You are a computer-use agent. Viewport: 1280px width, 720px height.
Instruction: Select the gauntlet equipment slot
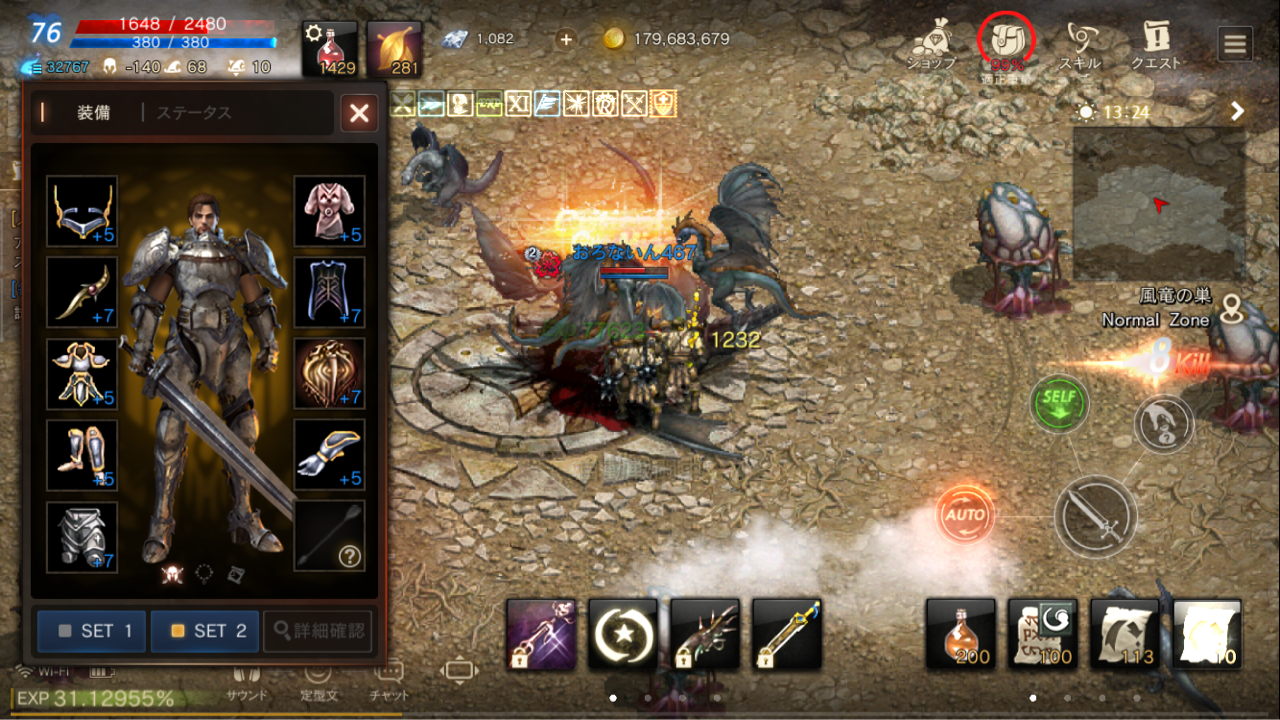pos(329,455)
